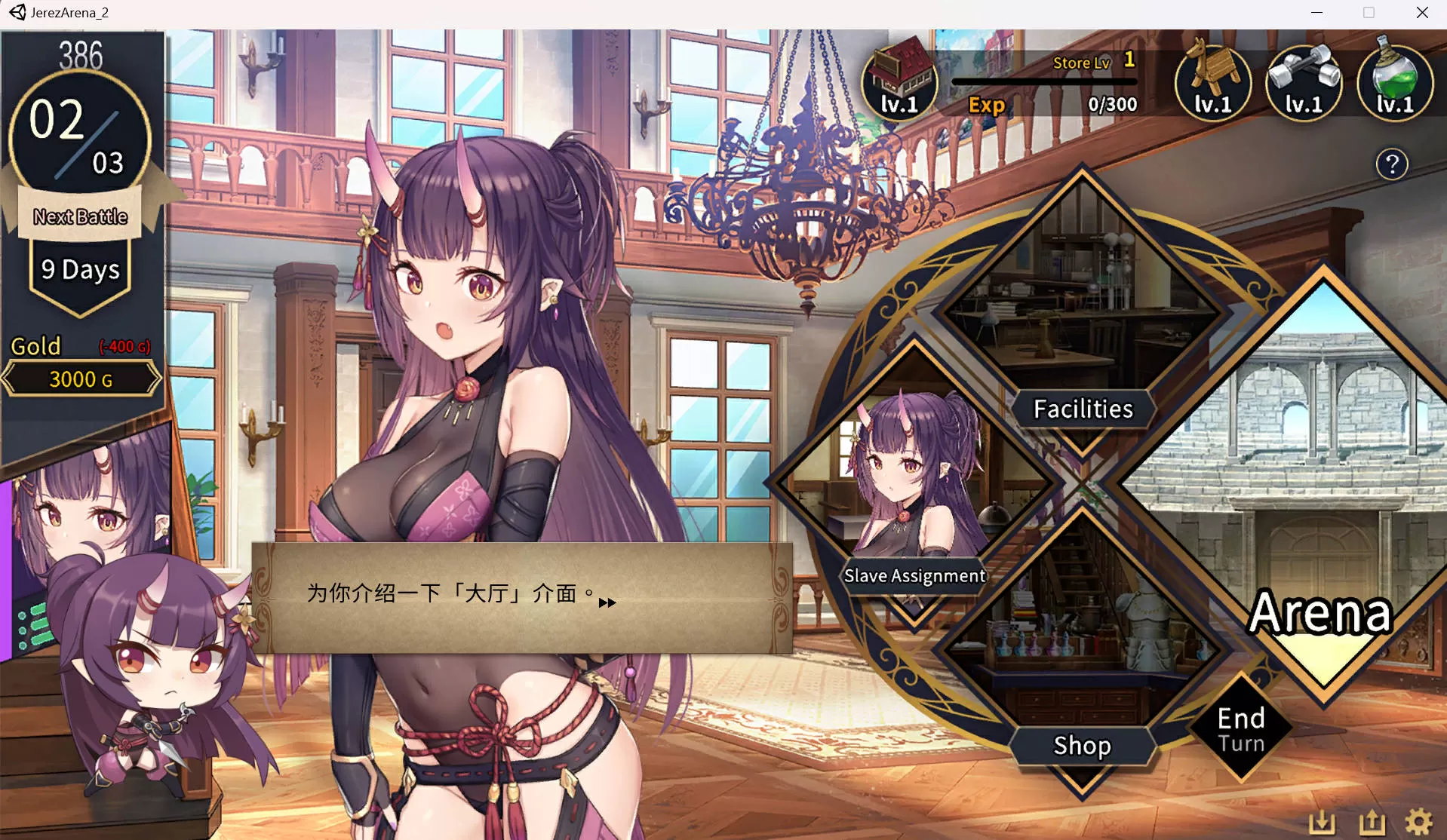Image resolution: width=1447 pixels, height=840 pixels.
Task: Open the settings gear icon
Action: 1419,822
